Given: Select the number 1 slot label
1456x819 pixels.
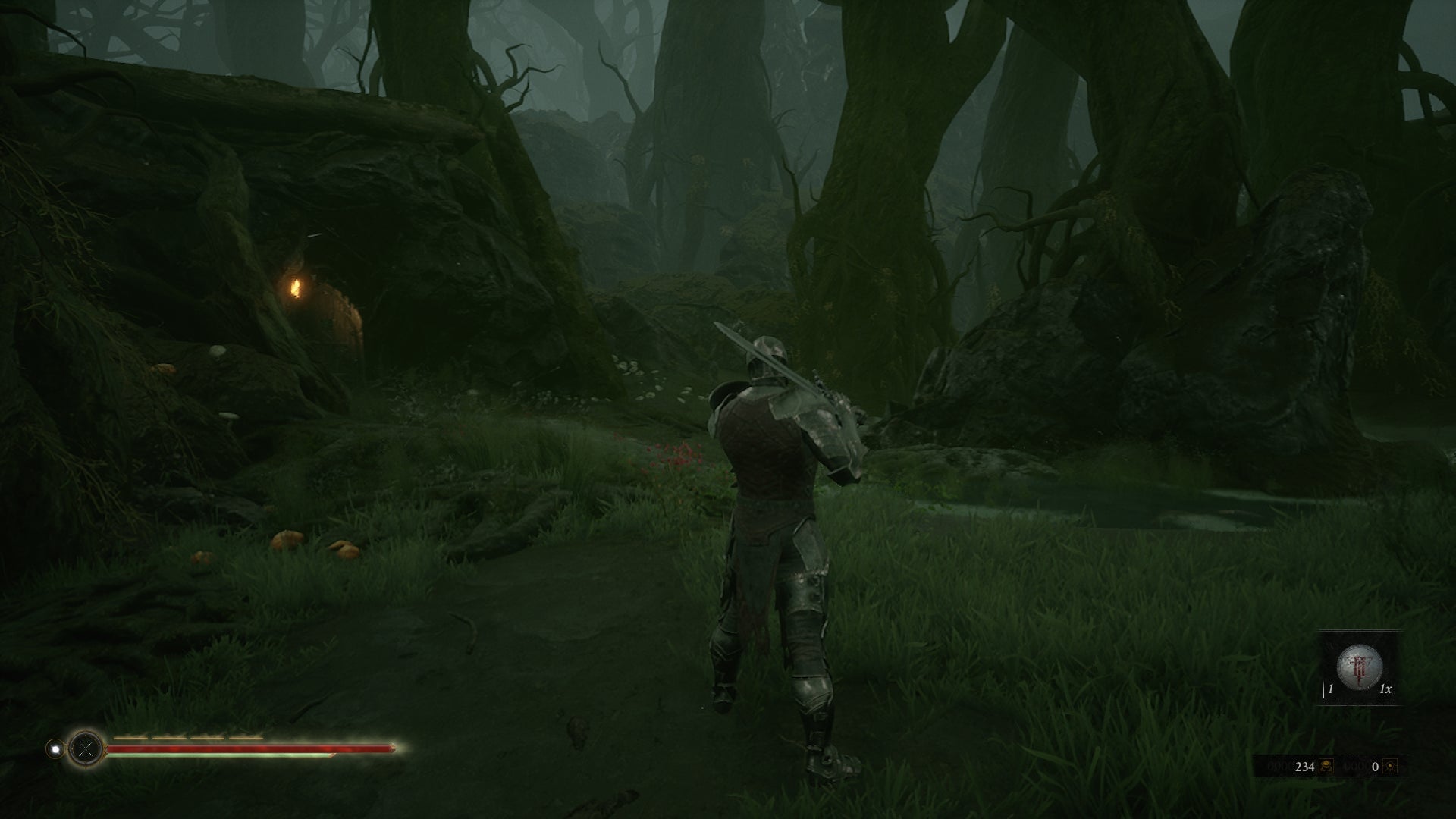Looking at the screenshot, I should coord(1330,689).
